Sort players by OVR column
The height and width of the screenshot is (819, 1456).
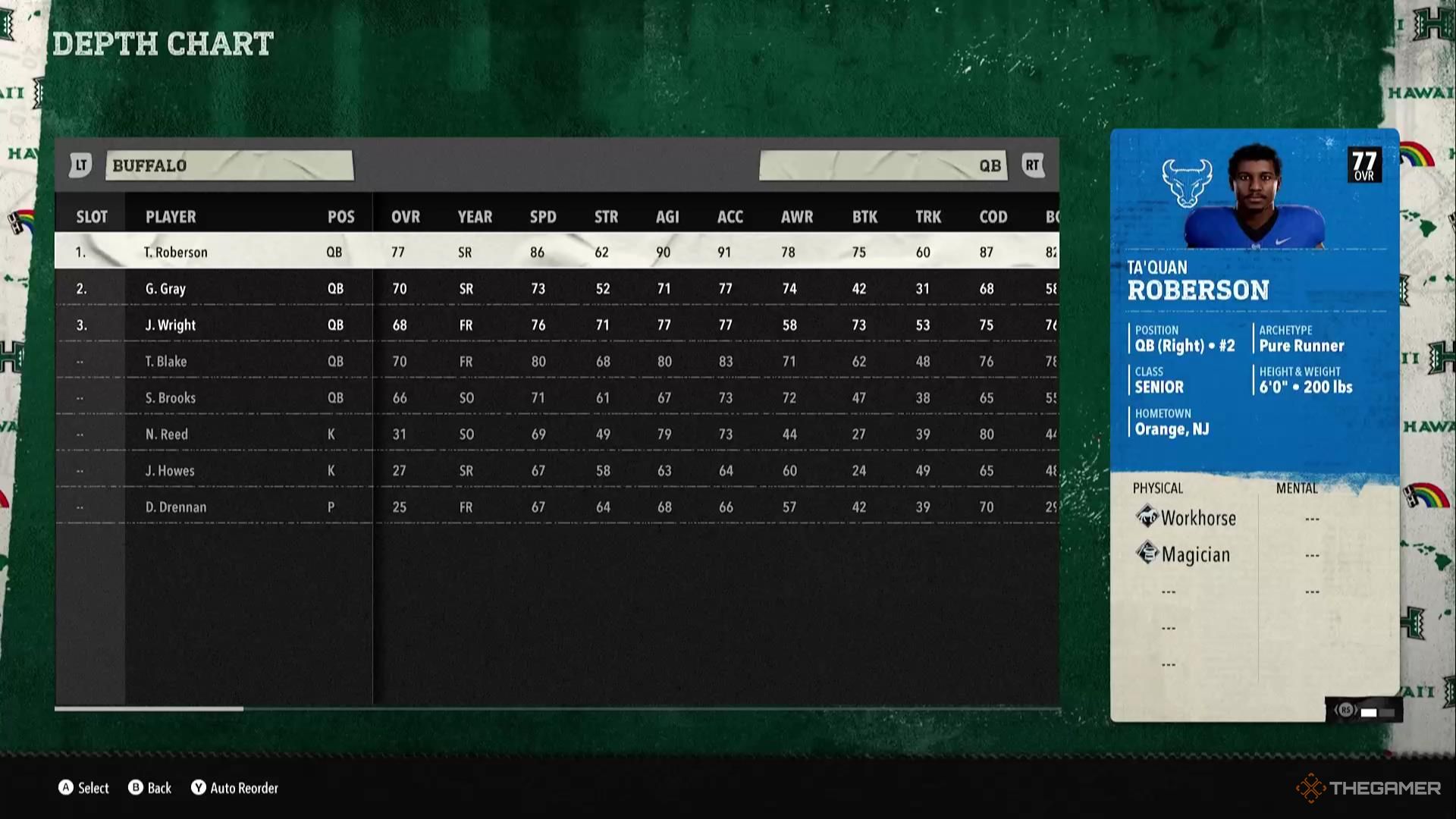pos(406,217)
